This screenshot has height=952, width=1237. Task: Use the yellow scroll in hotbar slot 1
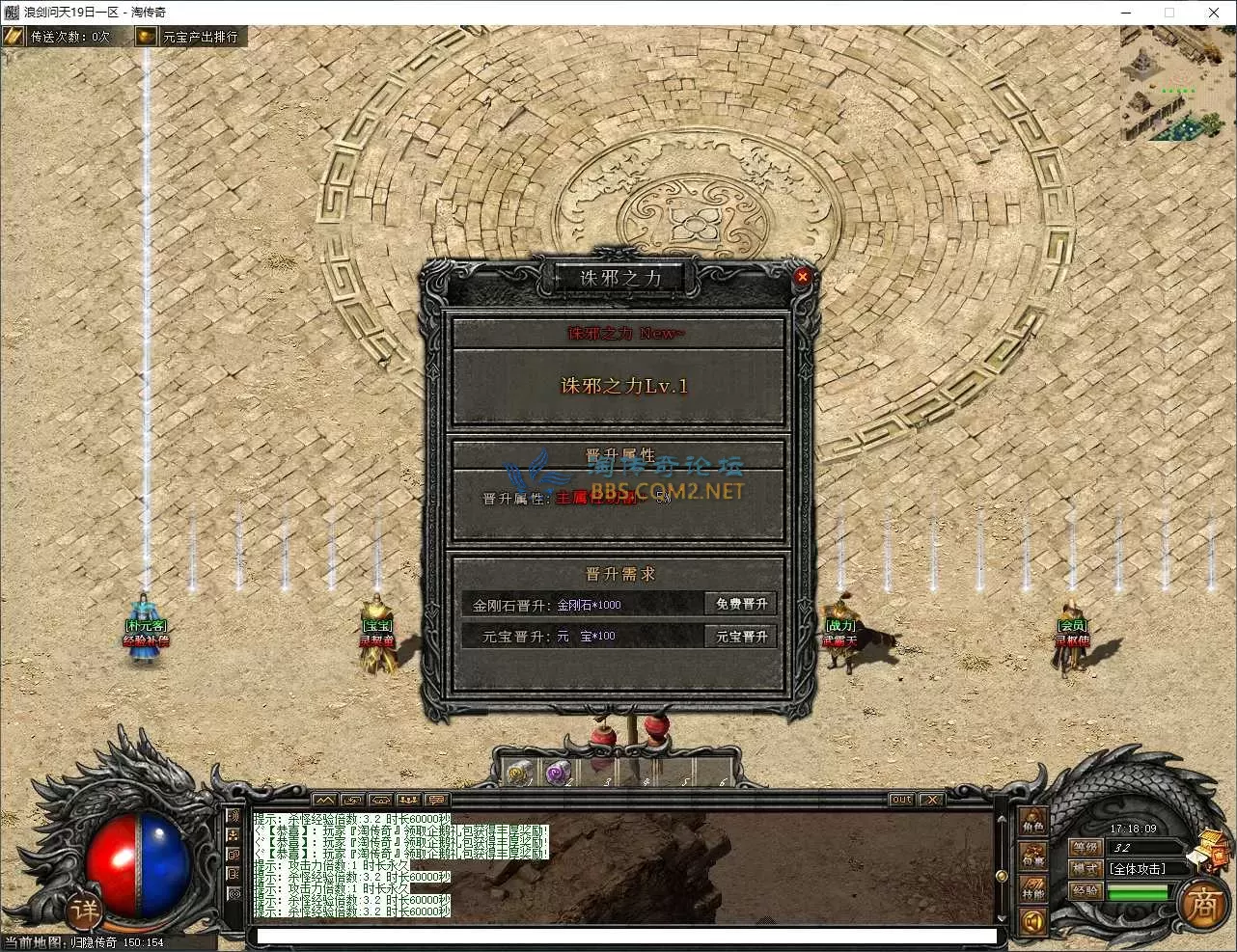(x=521, y=773)
